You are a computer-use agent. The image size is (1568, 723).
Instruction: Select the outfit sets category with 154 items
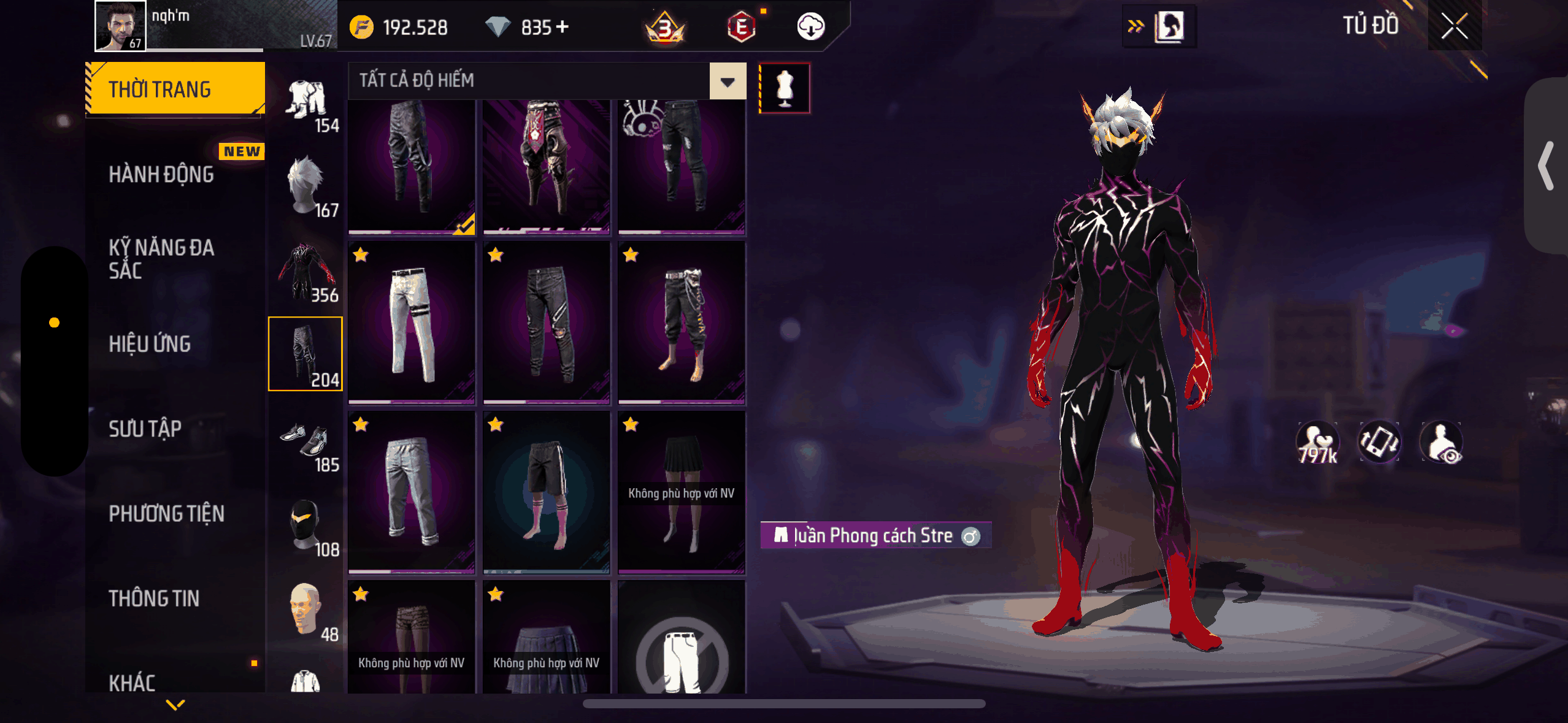[306, 103]
